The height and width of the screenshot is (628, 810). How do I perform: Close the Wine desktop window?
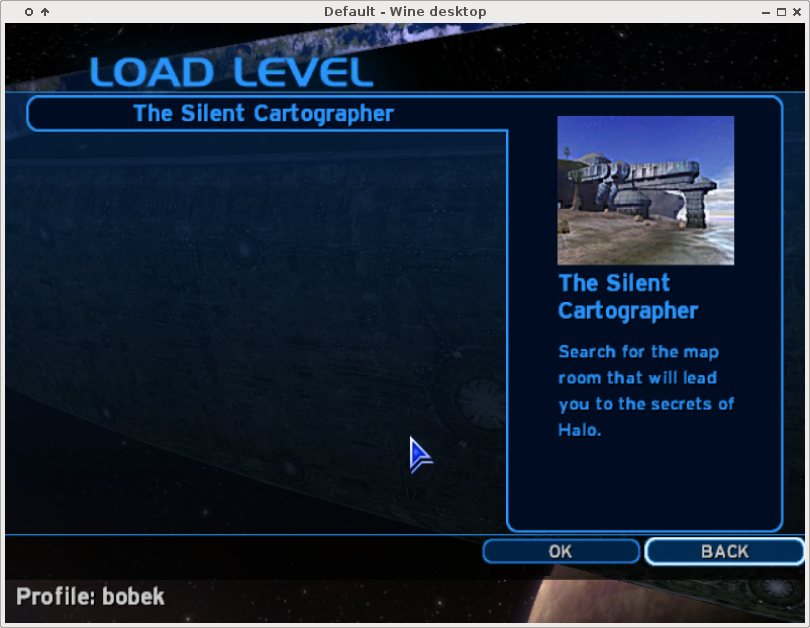[x=797, y=11]
